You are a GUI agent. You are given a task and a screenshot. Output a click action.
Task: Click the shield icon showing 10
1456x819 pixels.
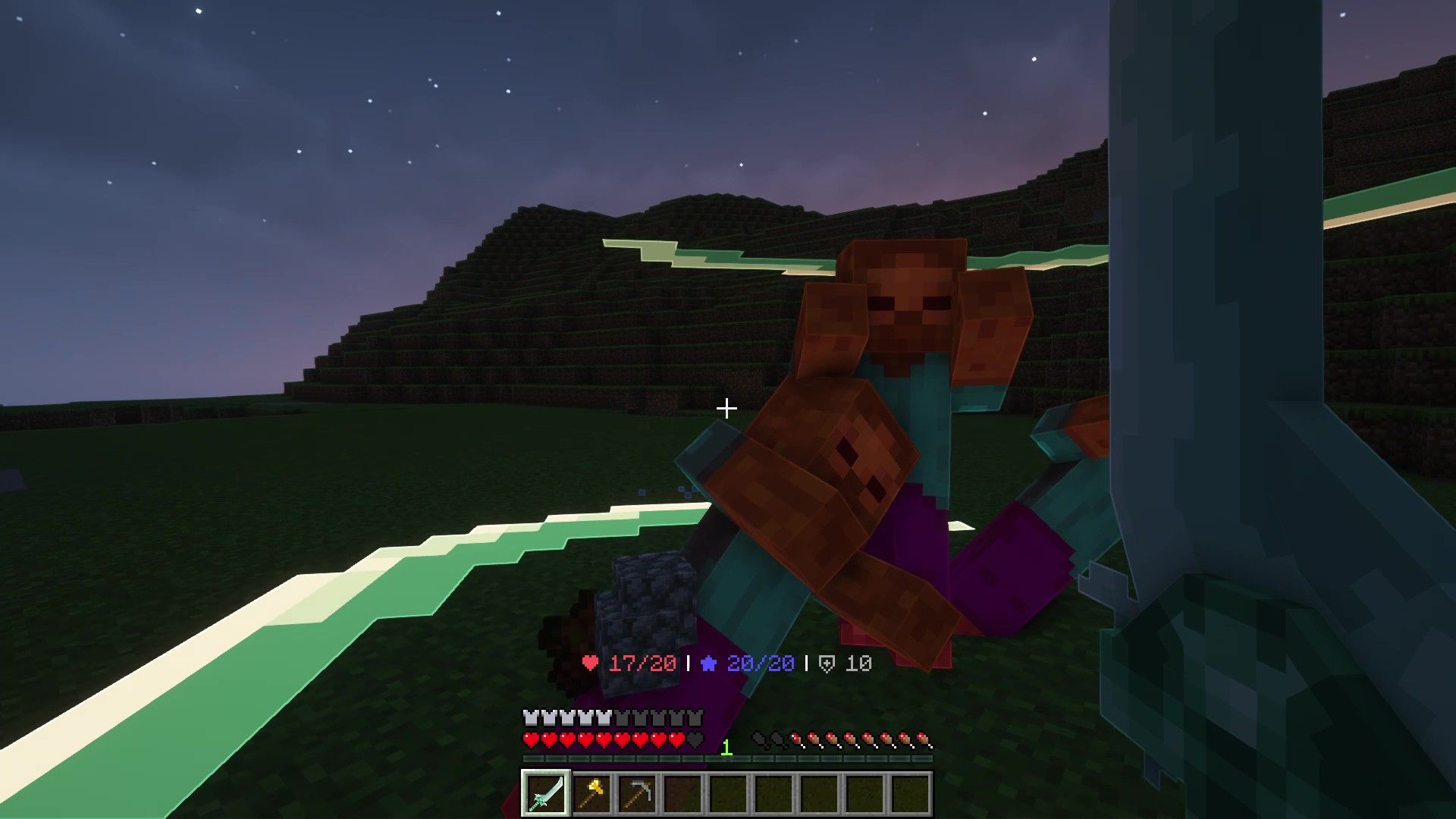point(828,663)
